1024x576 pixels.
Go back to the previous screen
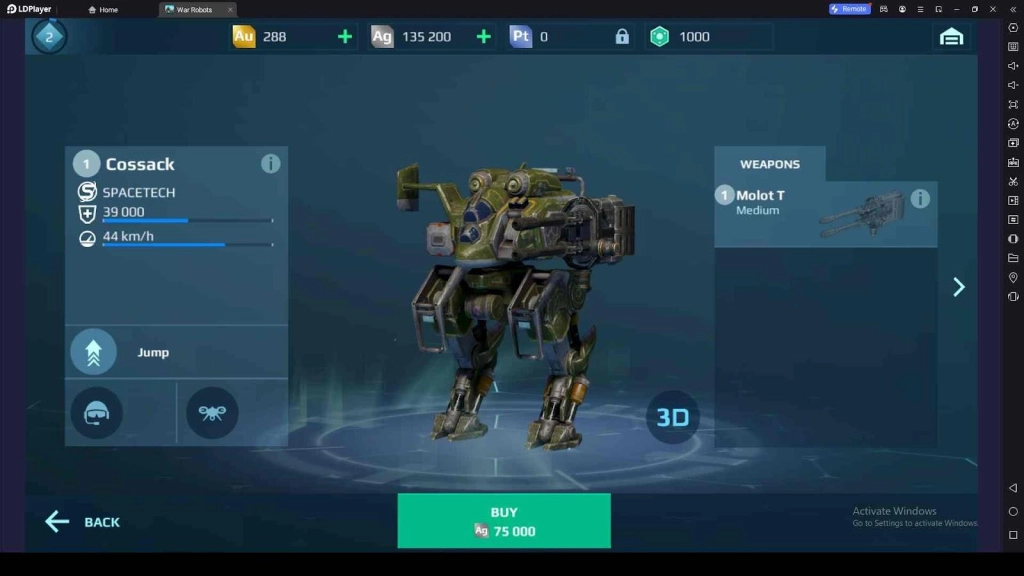pos(83,522)
